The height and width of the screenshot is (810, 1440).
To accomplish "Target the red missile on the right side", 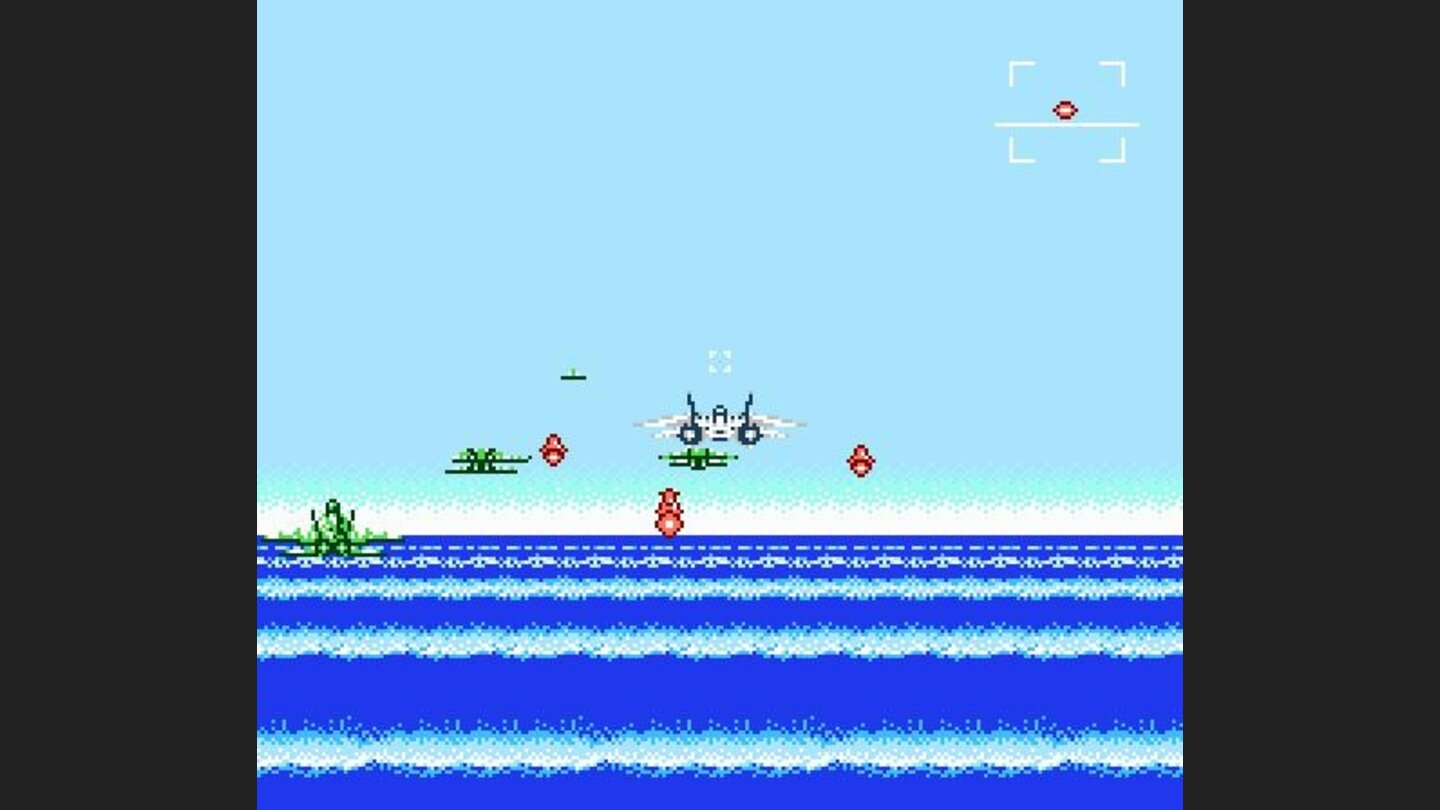I will pos(860,462).
